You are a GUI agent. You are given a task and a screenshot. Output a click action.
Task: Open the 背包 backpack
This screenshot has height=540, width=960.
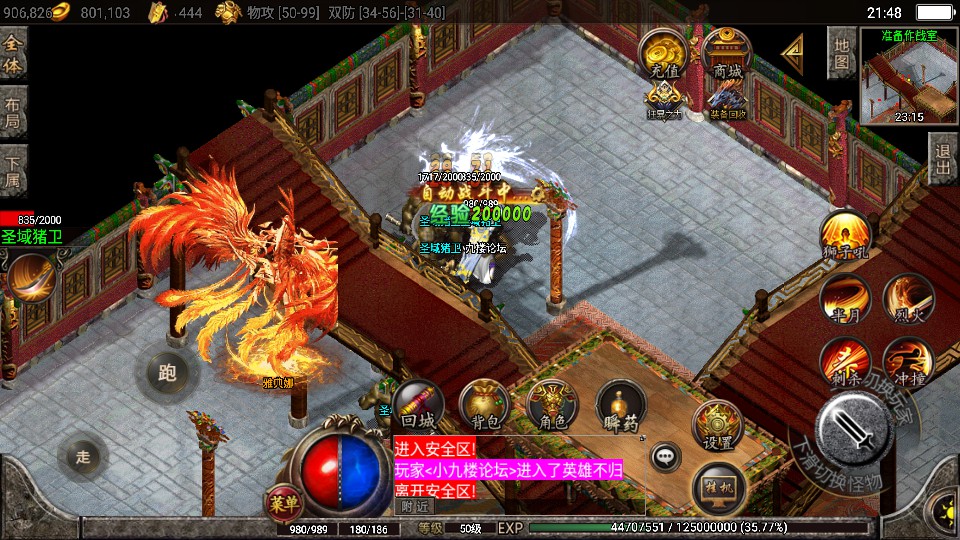(484, 406)
